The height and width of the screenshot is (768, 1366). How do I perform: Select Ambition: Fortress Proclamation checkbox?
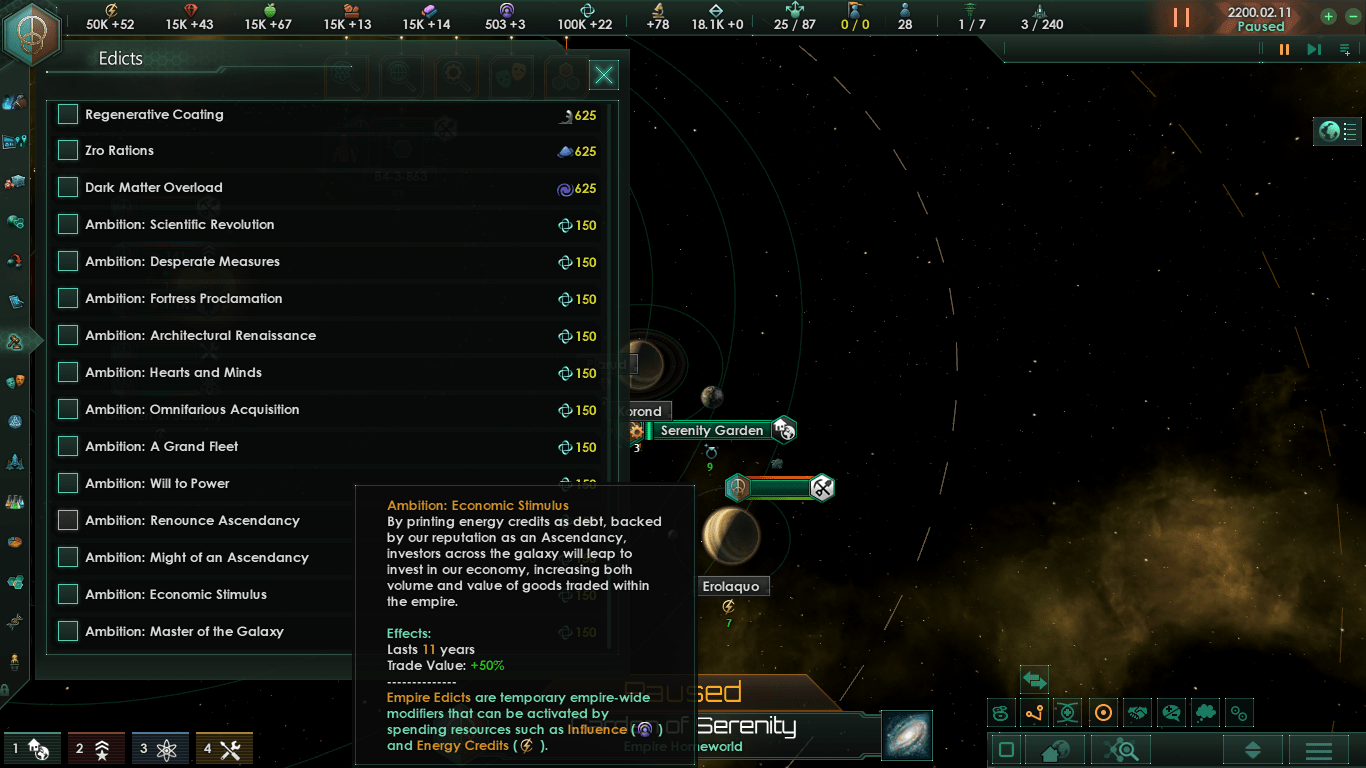tap(68, 299)
